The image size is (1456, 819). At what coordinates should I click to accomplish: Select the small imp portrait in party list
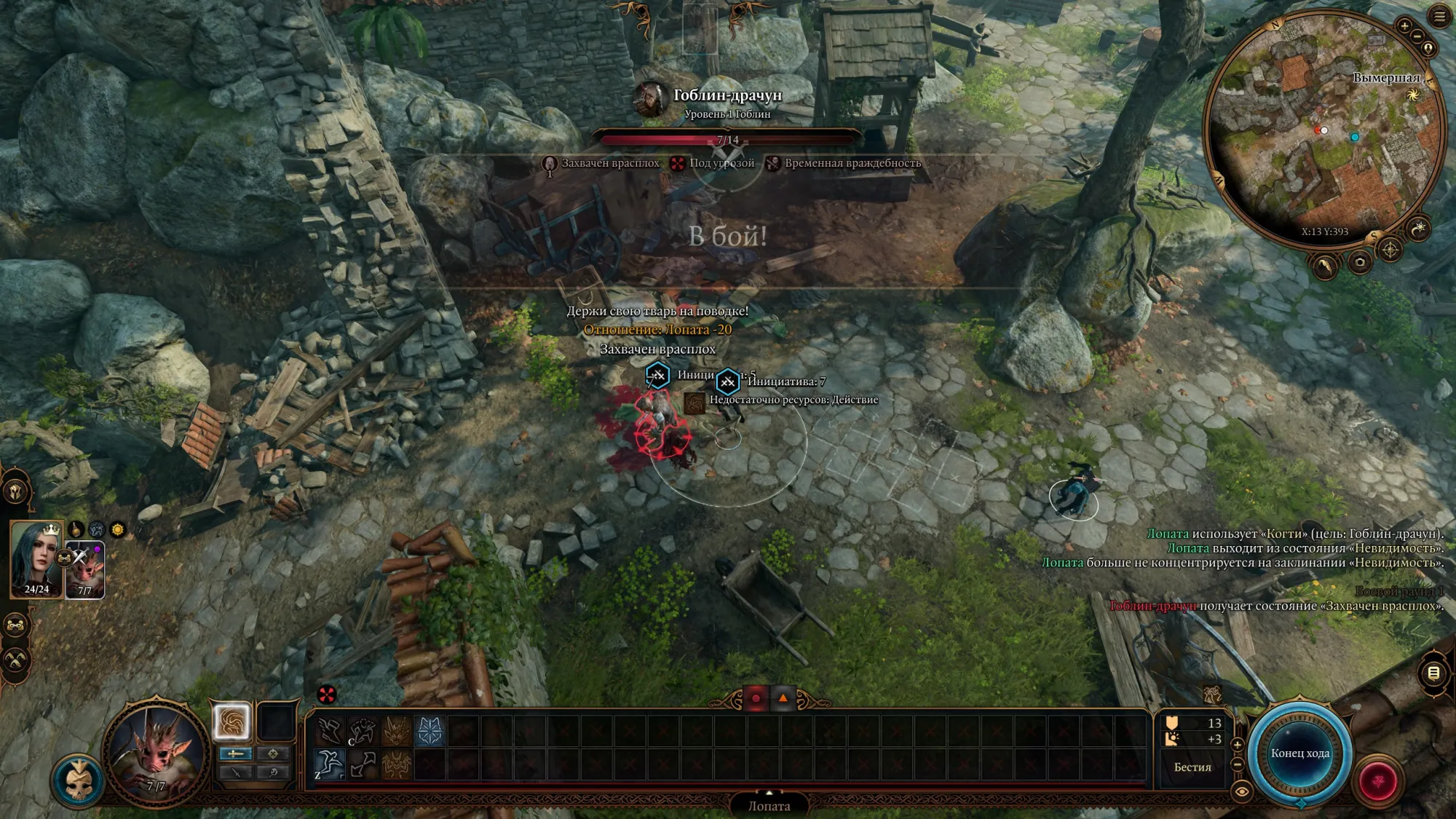coord(85,569)
